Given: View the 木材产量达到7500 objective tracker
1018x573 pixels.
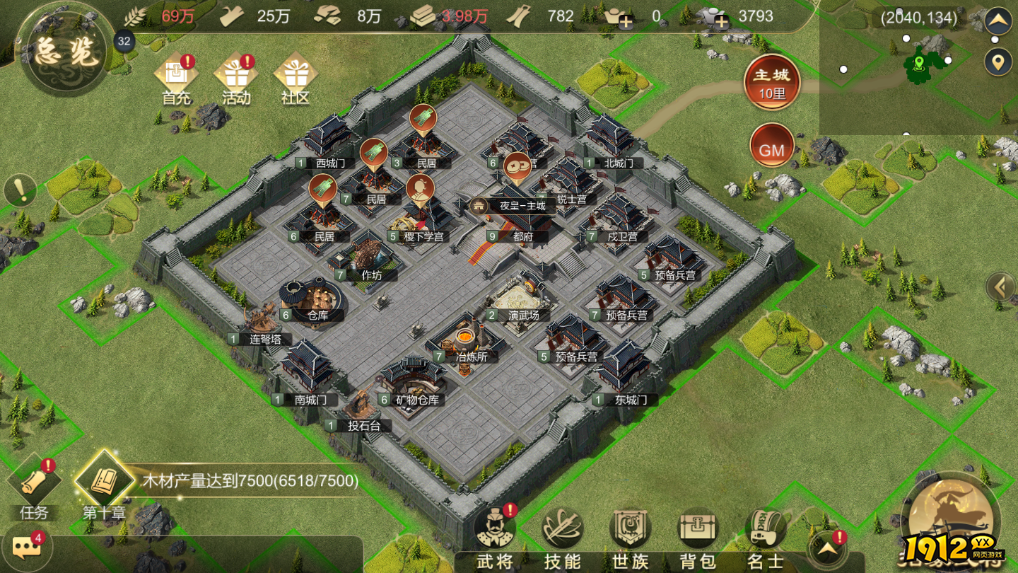Looking at the screenshot, I should click(250, 481).
